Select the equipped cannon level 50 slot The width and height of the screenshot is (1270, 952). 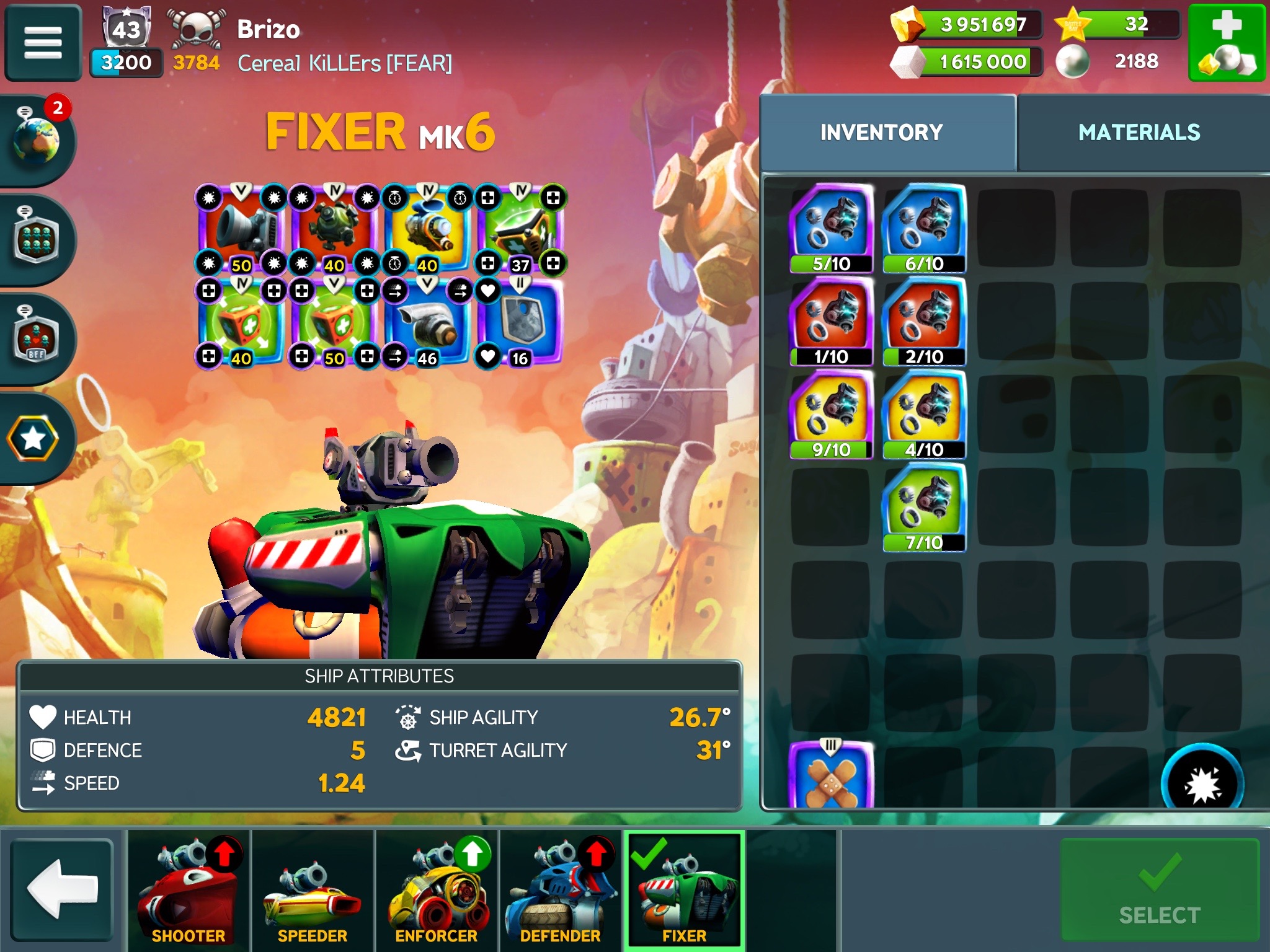(241, 229)
